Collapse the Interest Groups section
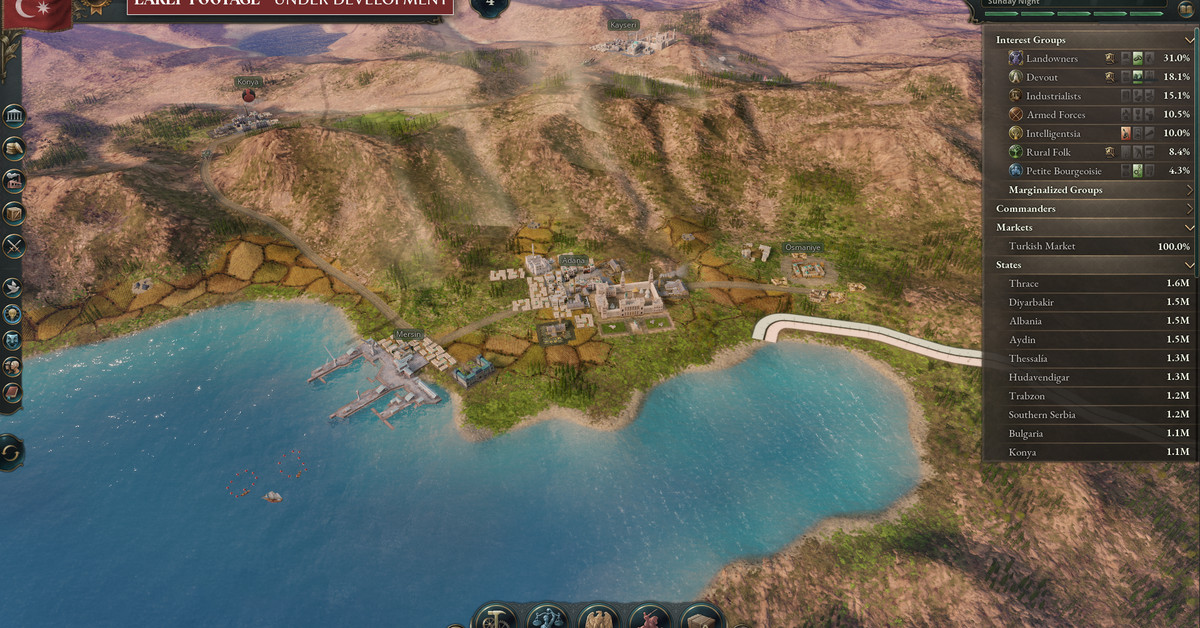The height and width of the screenshot is (628, 1200). (x=1189, y=40)
